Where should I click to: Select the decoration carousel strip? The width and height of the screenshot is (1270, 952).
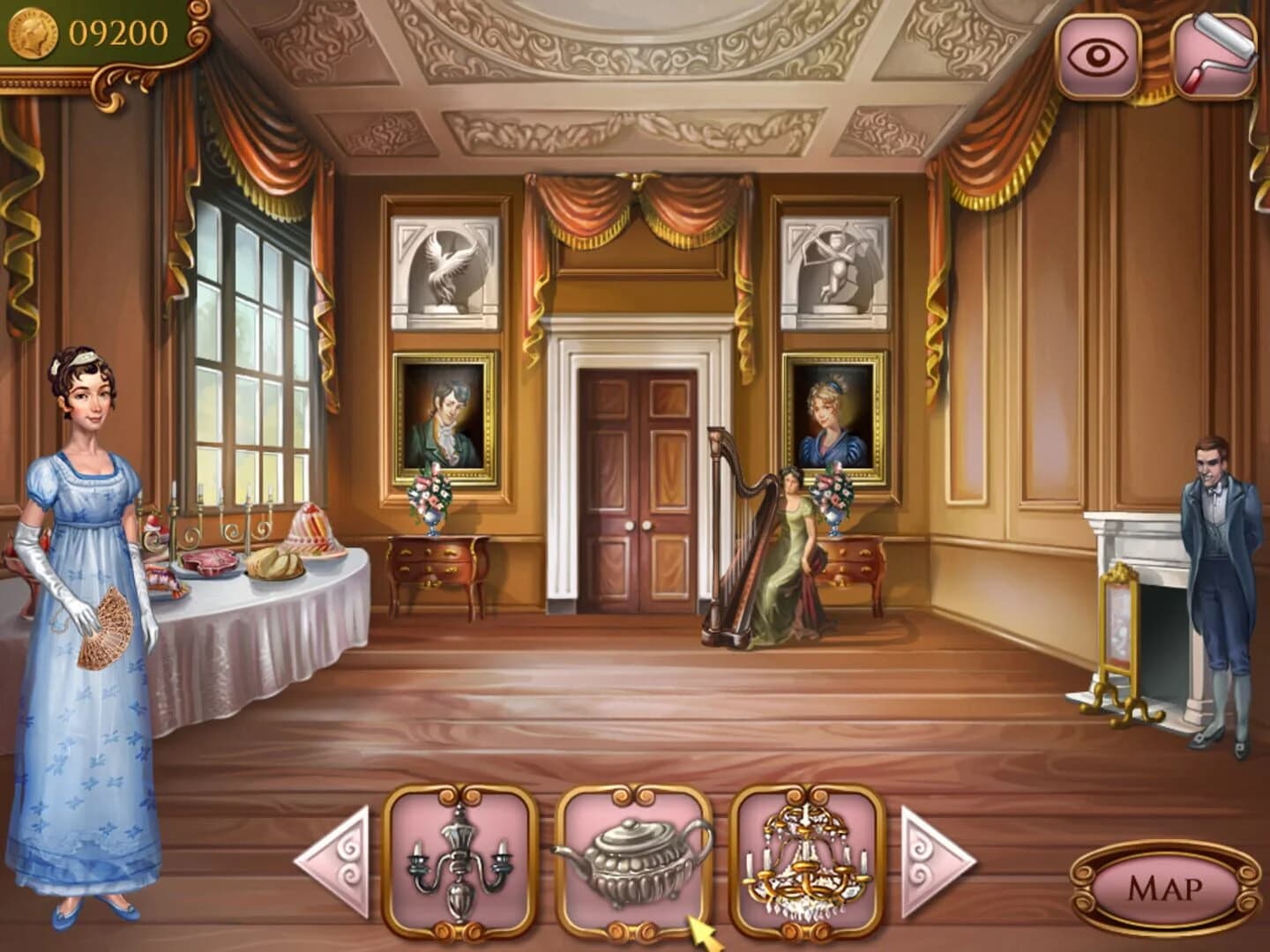click(630, 868)
